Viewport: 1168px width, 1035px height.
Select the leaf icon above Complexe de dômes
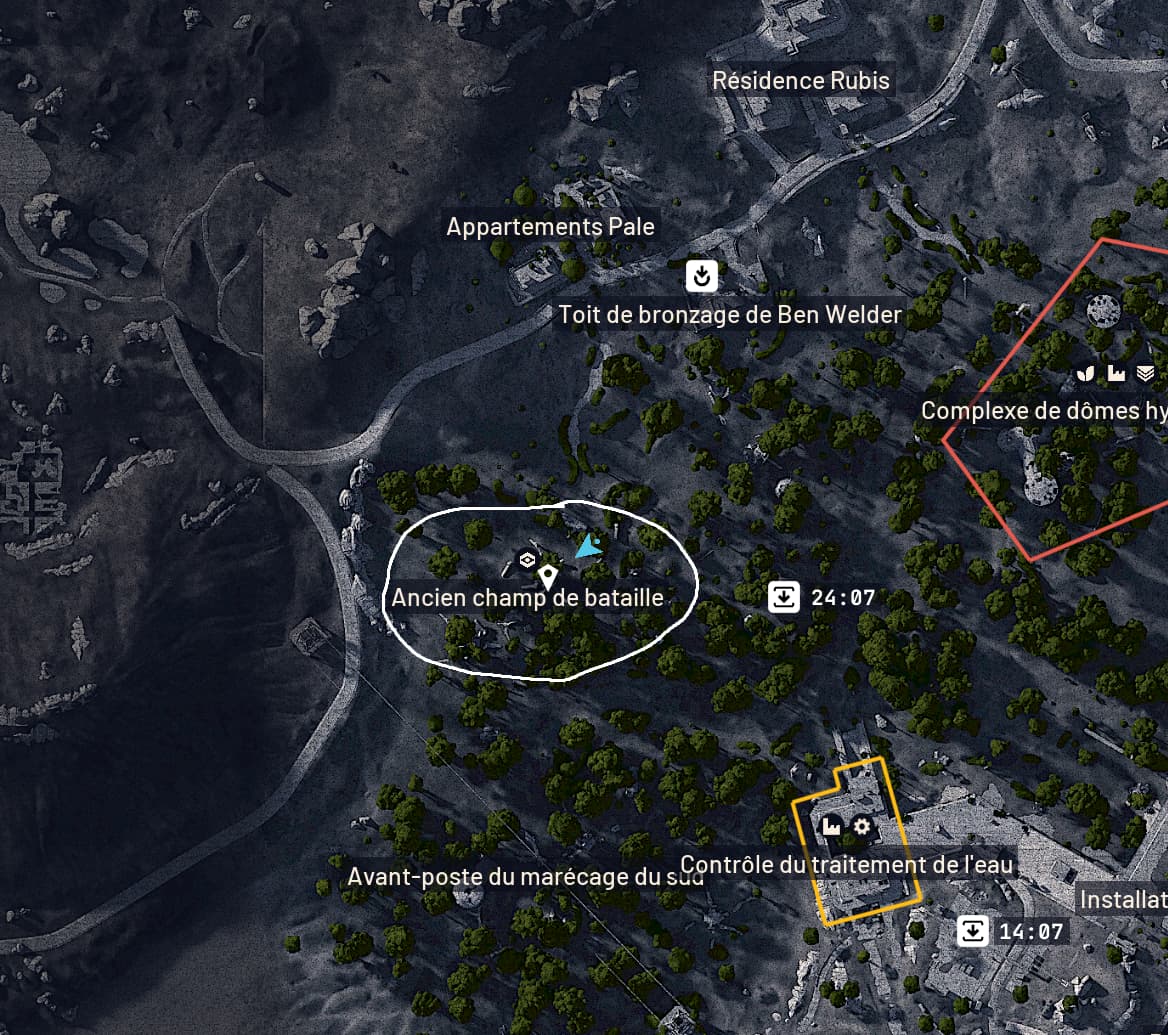pos(1086,374)
